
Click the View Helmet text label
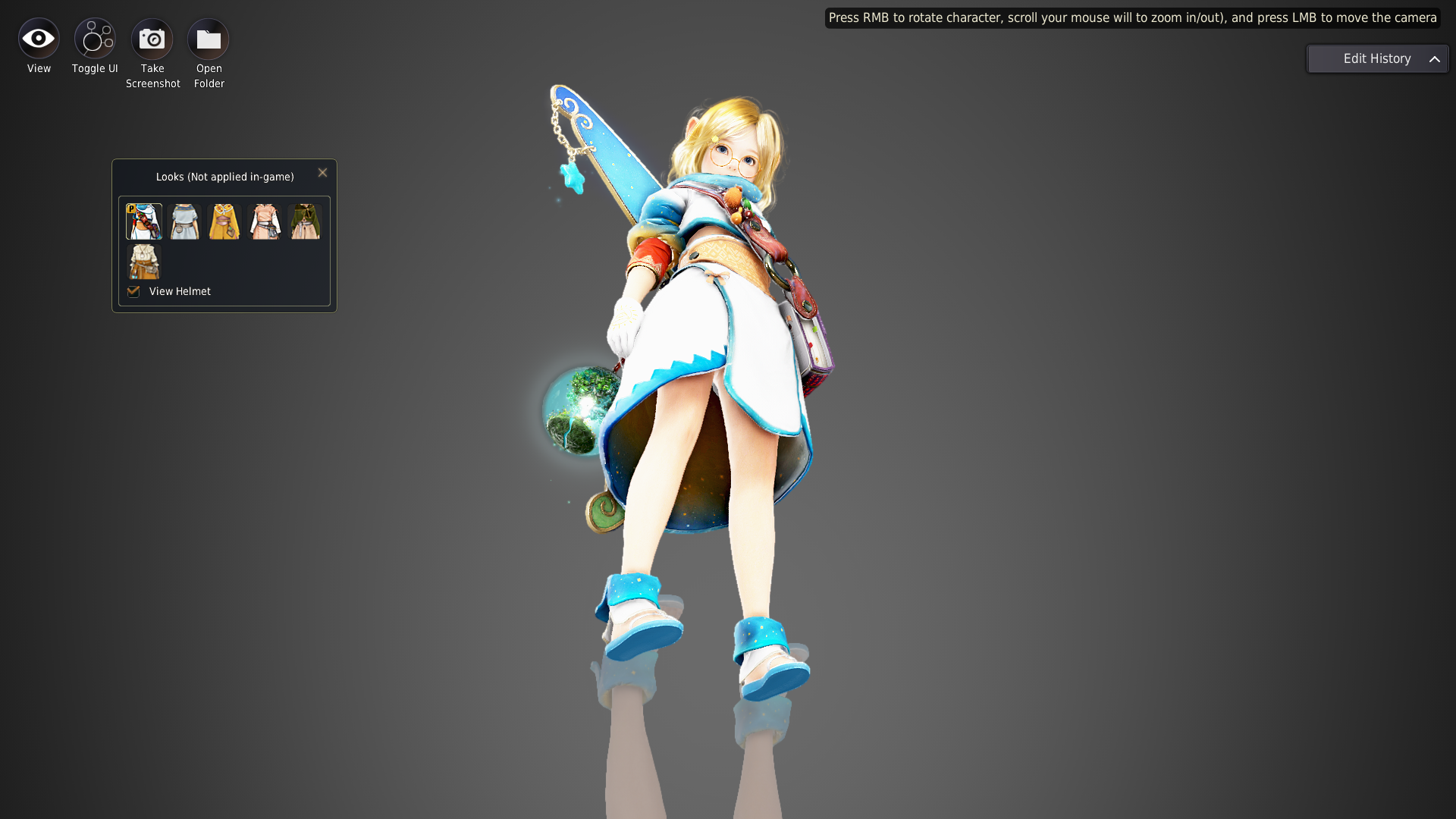[x=180, y=291]
